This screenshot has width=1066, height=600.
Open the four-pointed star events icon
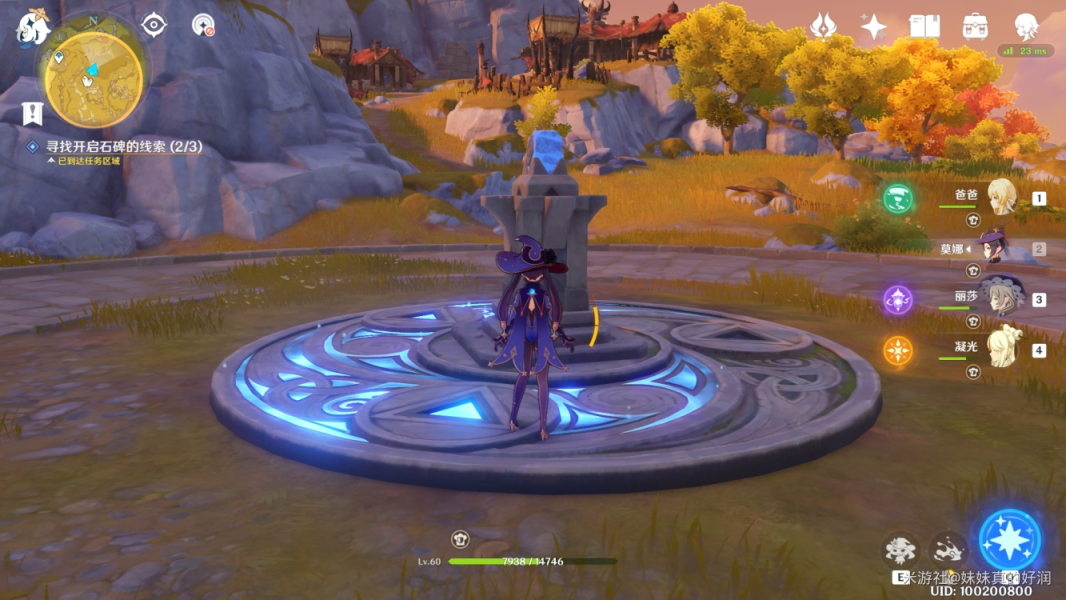[873, 27]
